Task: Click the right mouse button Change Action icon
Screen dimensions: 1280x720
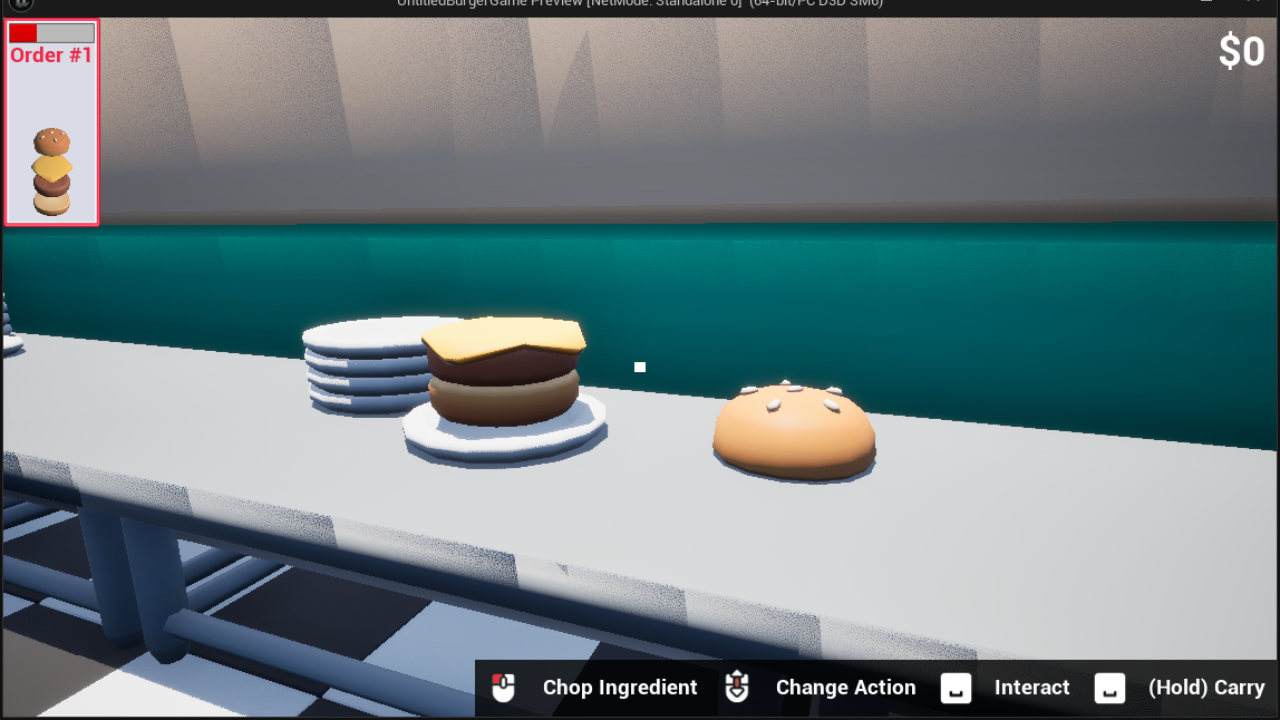Action: tap(737, 687)
